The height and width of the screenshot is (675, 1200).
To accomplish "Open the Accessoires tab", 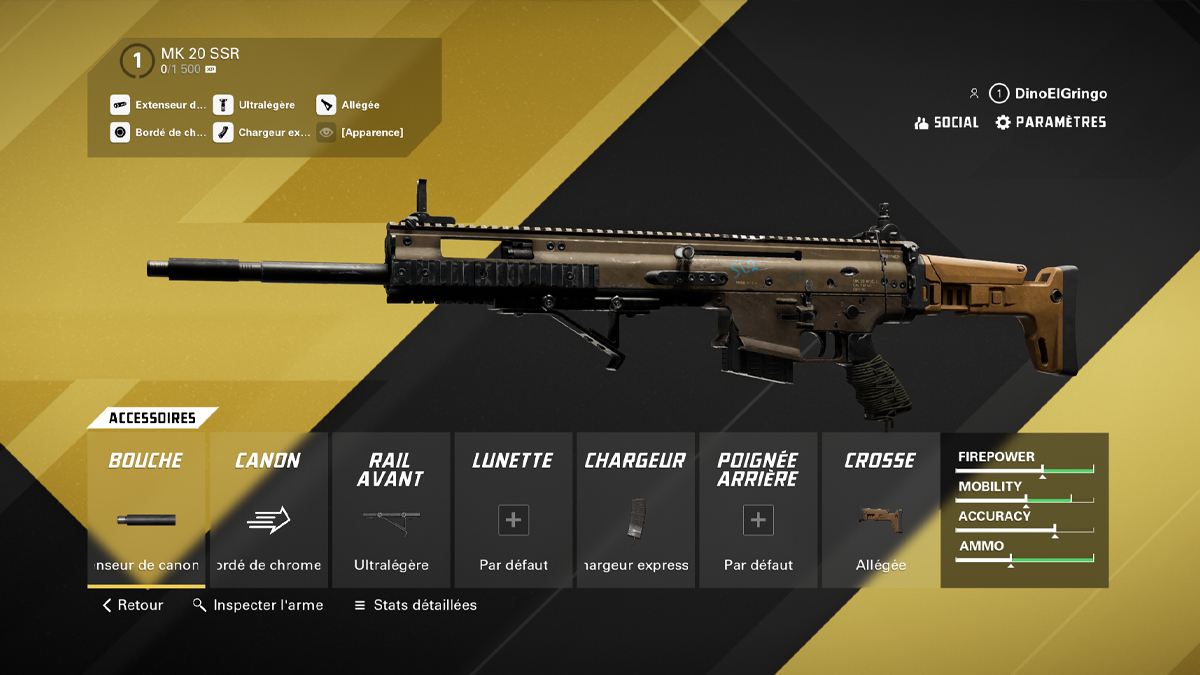I will [152, 418].
